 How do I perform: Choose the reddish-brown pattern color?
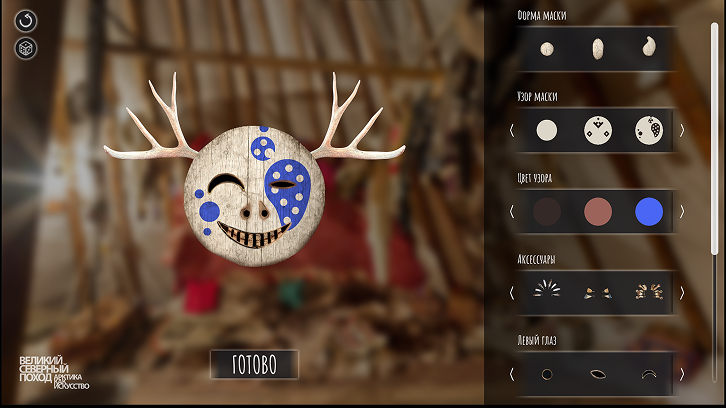point(597,211)
